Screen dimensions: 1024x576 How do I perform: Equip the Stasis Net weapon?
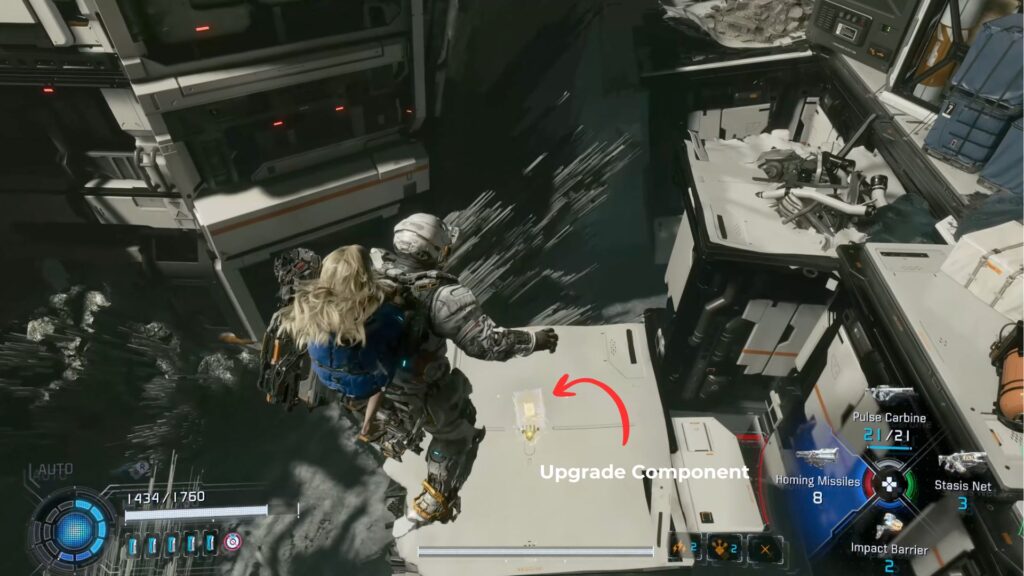click(962, 488)
